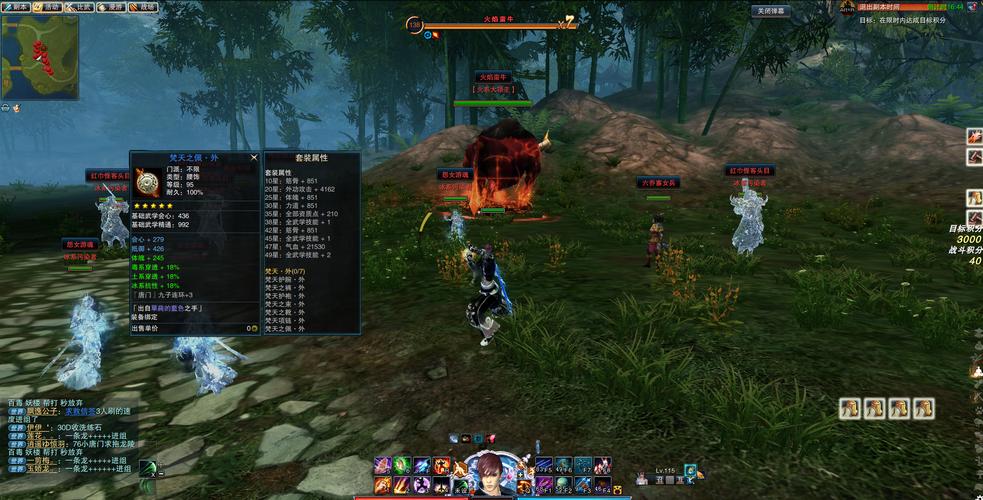Click the minimap with red enemy markers
Screen dimensions: 983x500
[x=40, y=57]
